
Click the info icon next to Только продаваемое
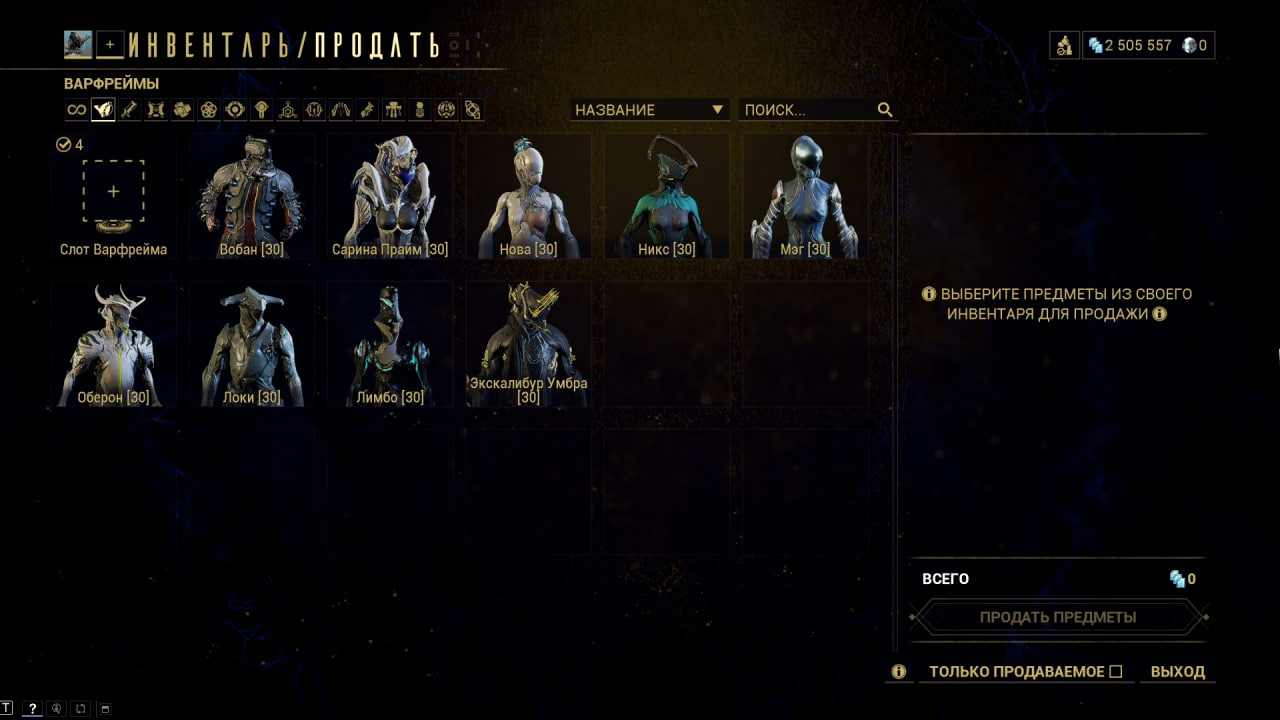coord(898,672)
